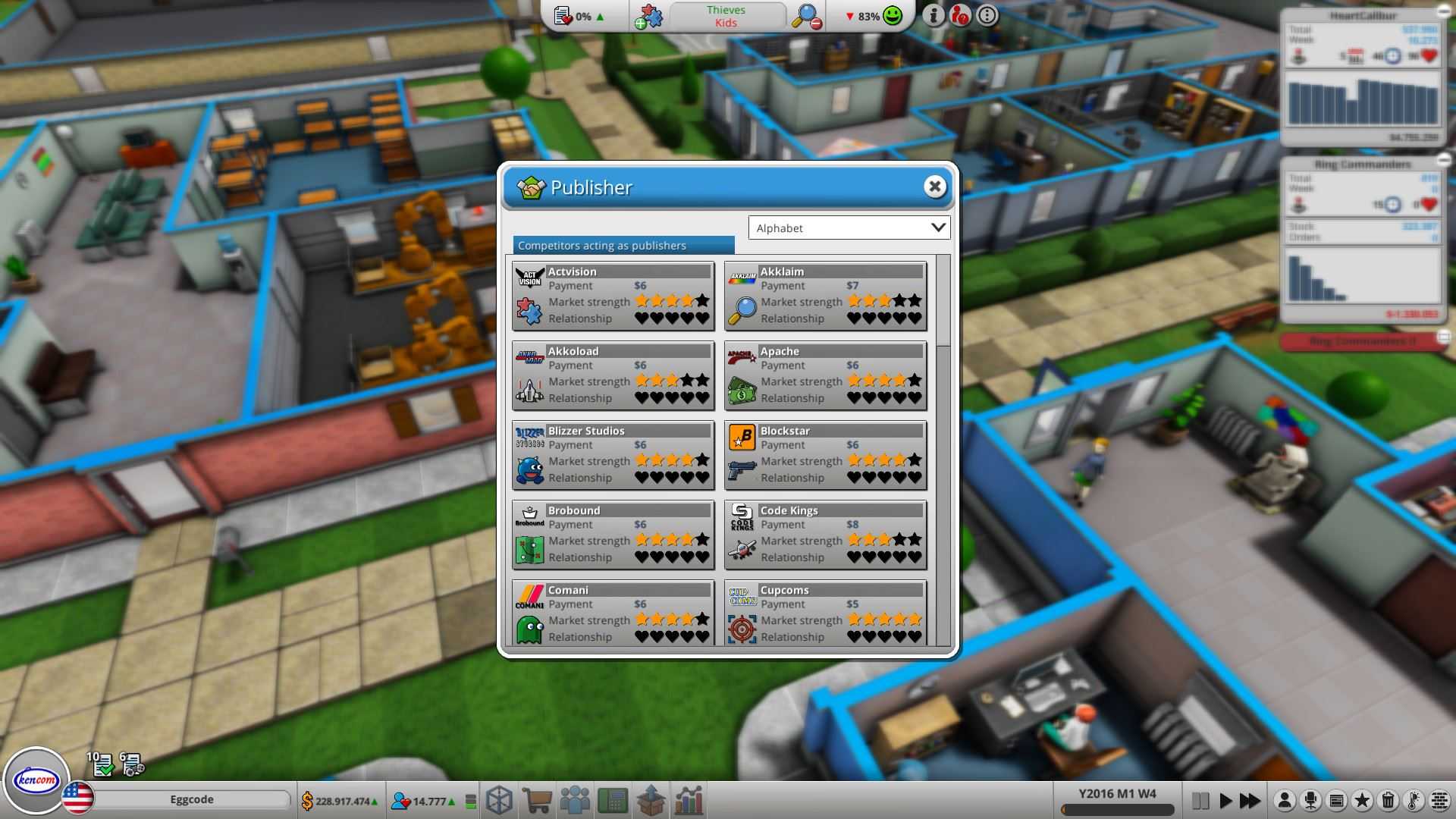Screen dimensions: 1456x819
Task: Select the shopping cart purchase icon
Action: point(538,800)
